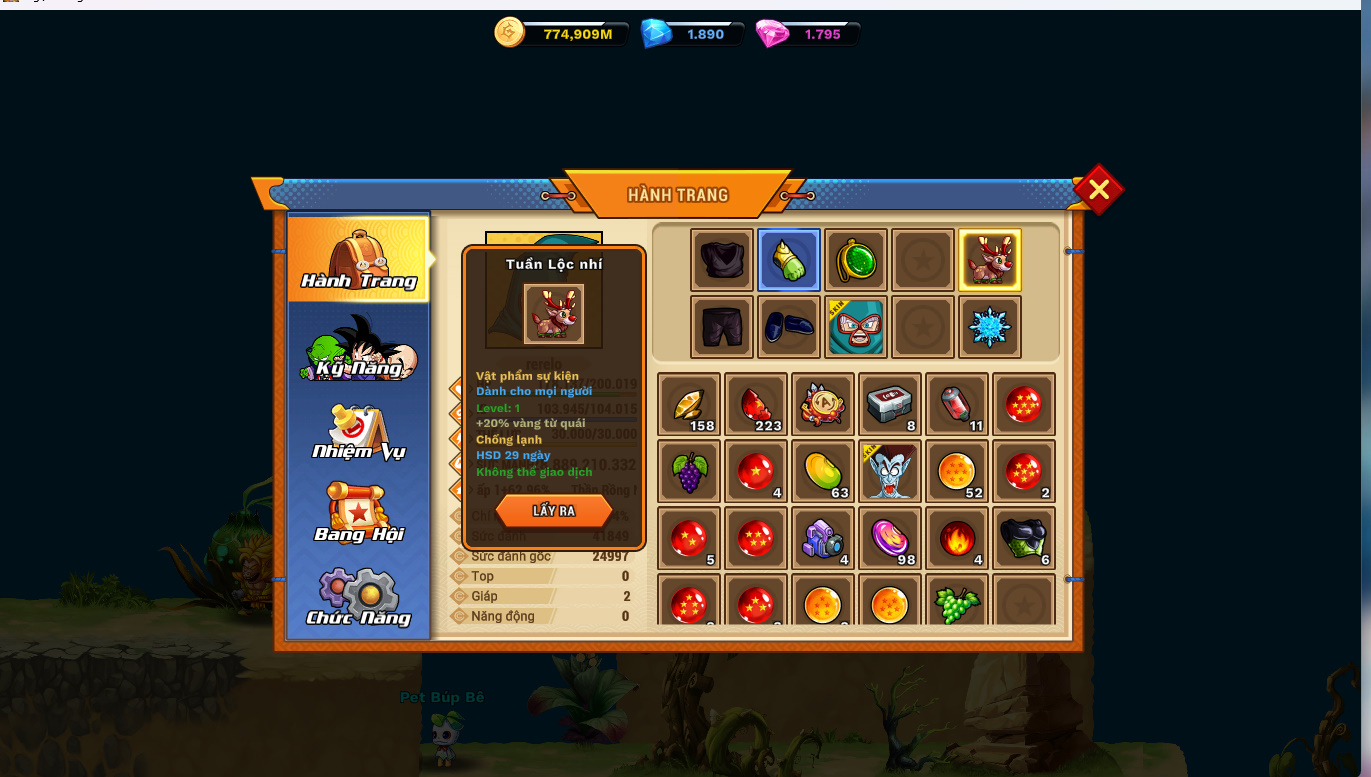Go to the Bang Hội tab
The width and height of the screenshot is (1371, 777).
click(x=358, y=514)
